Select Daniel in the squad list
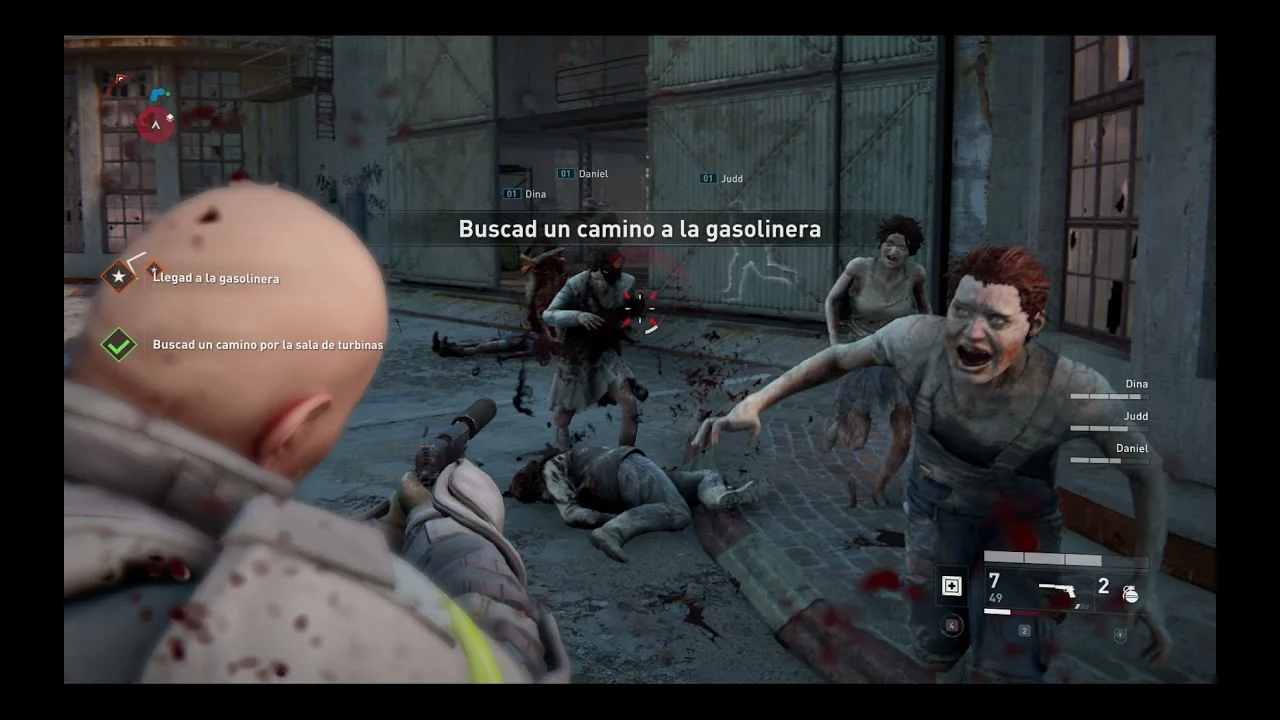This screenshot has height=720, width=1280. click(1131, 449)
